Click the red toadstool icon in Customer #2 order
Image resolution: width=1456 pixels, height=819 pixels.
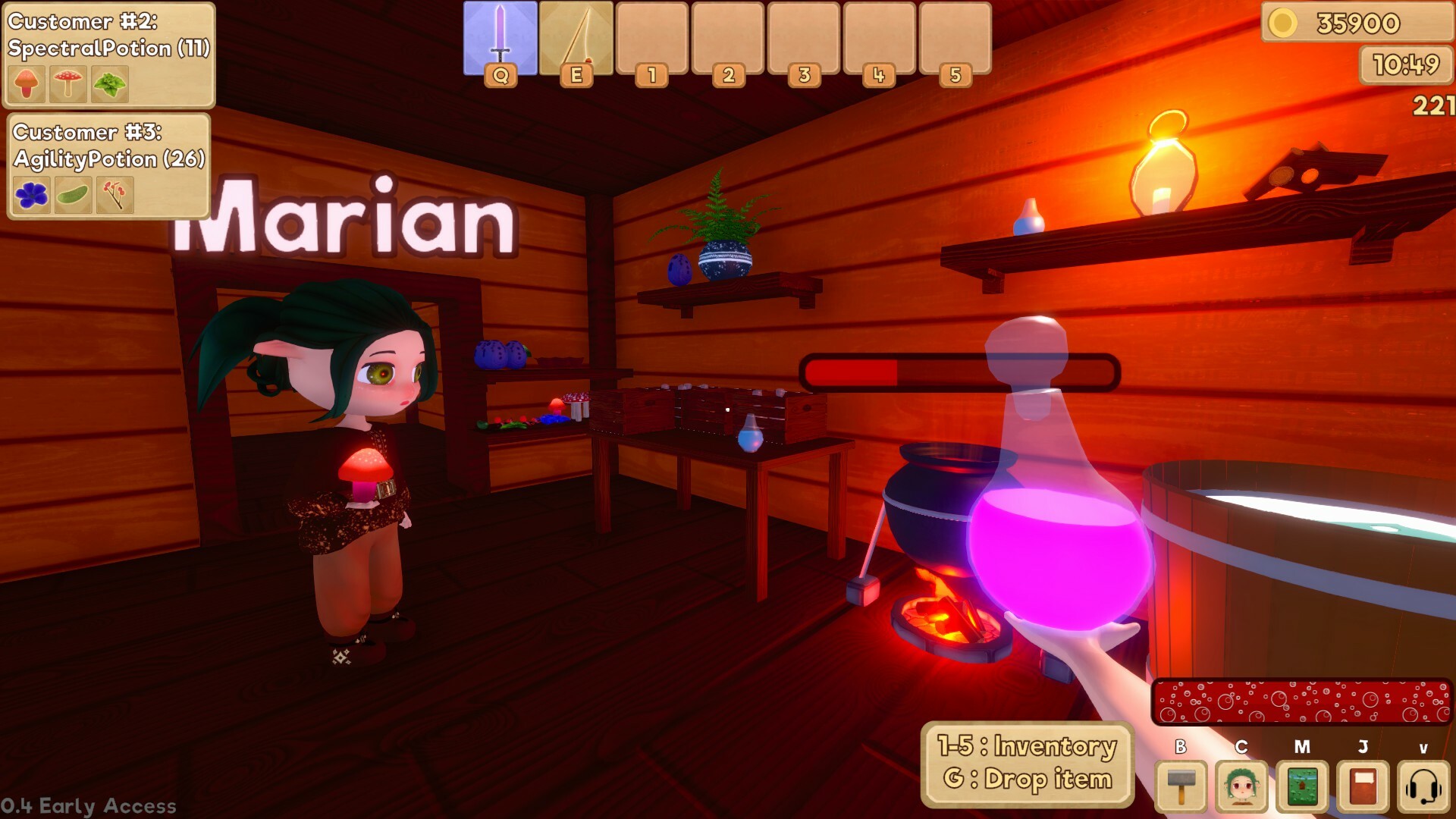coord(69,83)
